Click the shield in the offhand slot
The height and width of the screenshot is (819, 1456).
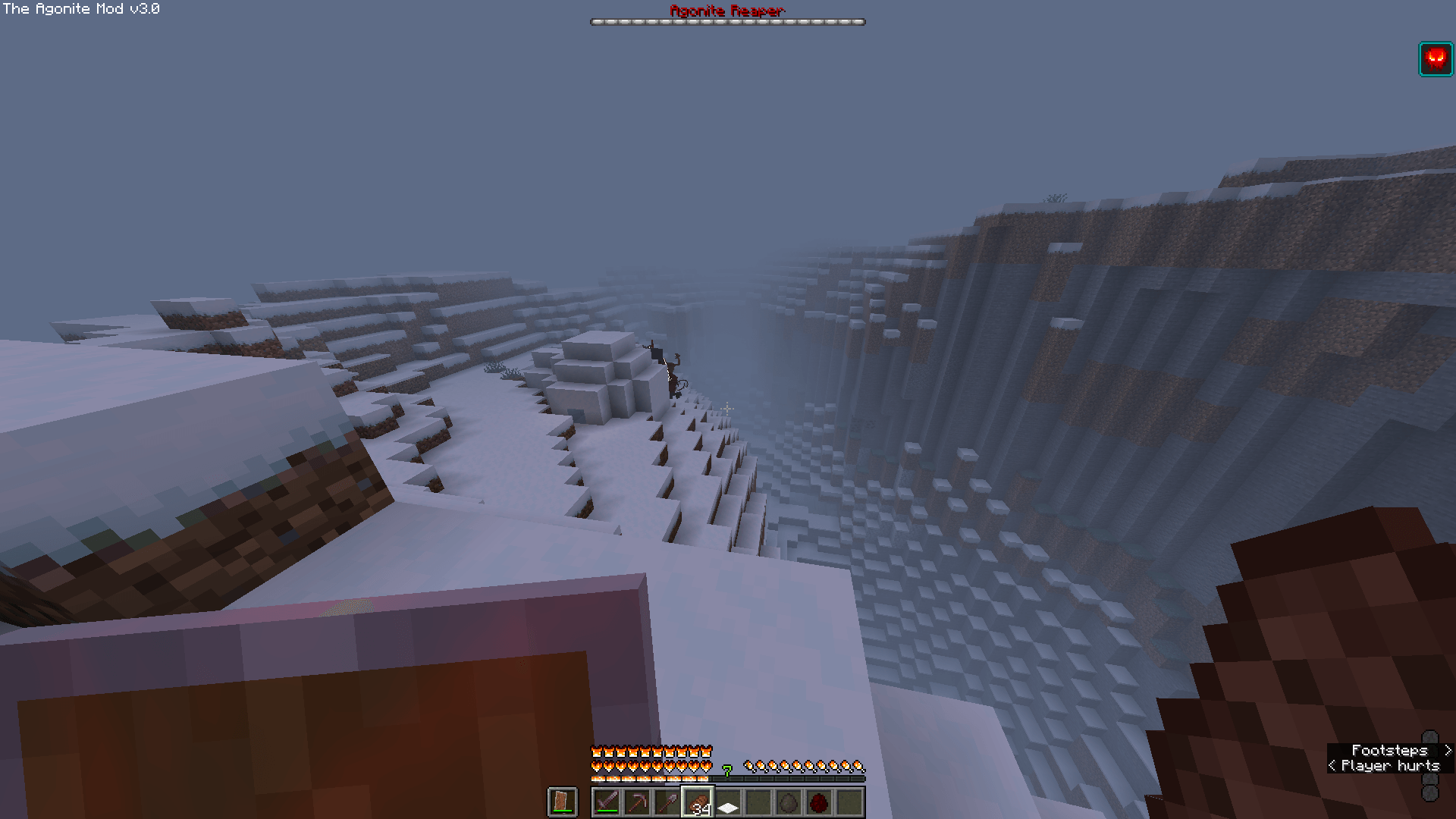click(x=563, y=802)
